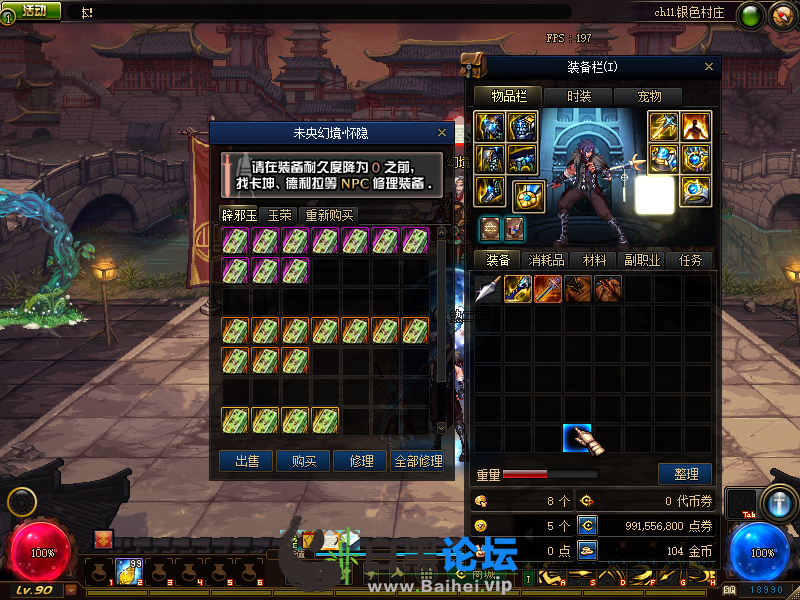Image resolution: width=800 pixels, height=600 pixels.
Task: Switch to the 时装 costume tab
Action: coord(579,96)
